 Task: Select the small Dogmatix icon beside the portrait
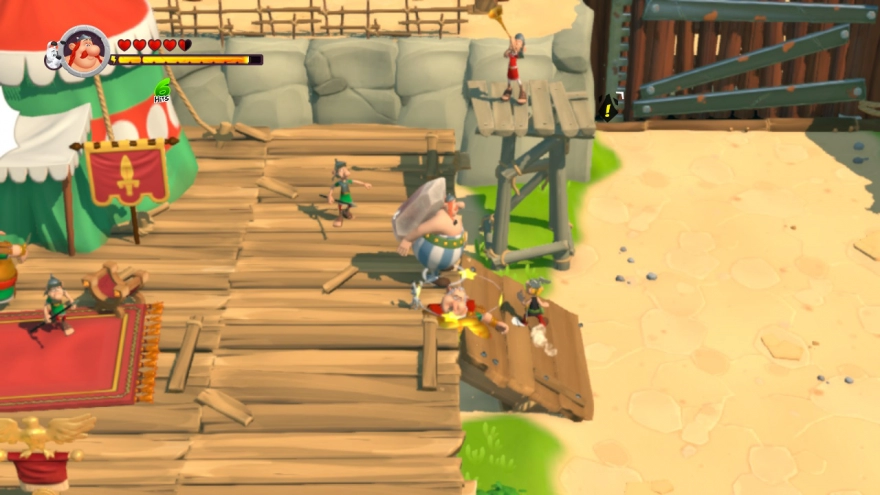click(52, 57)
